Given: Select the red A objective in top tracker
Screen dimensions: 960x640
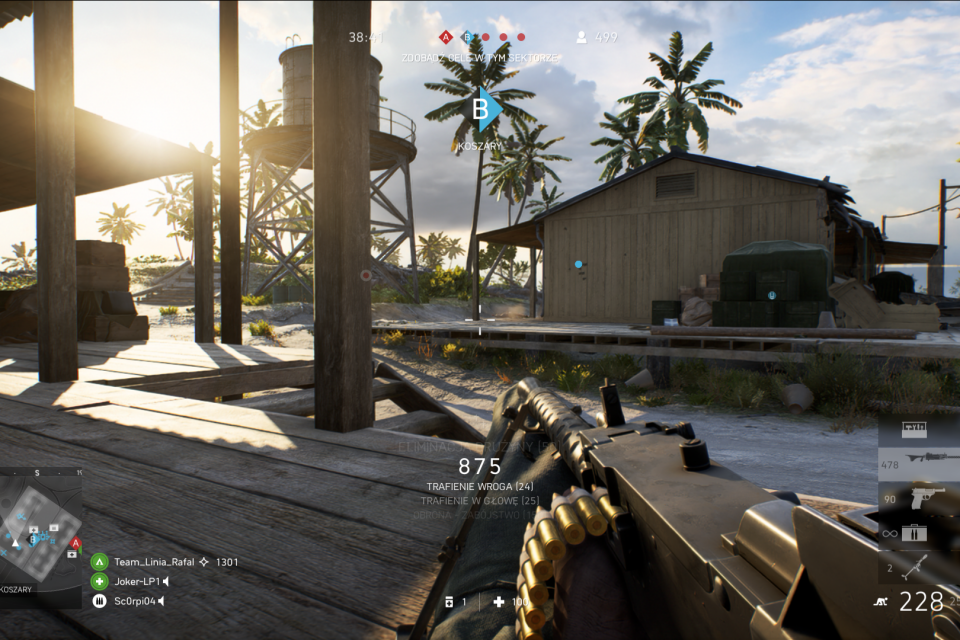Looking at the screenshot, I should (x=446, y=37).
